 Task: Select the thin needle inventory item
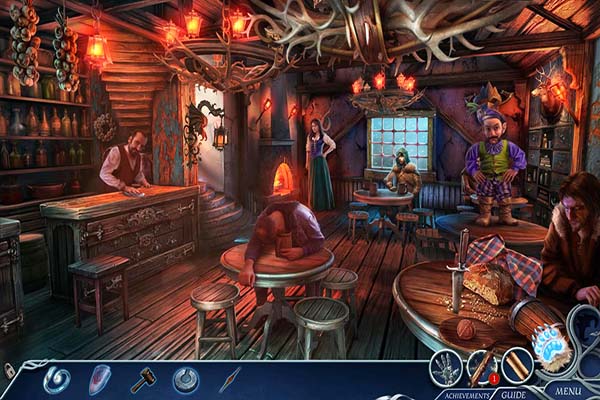[230, 379]
